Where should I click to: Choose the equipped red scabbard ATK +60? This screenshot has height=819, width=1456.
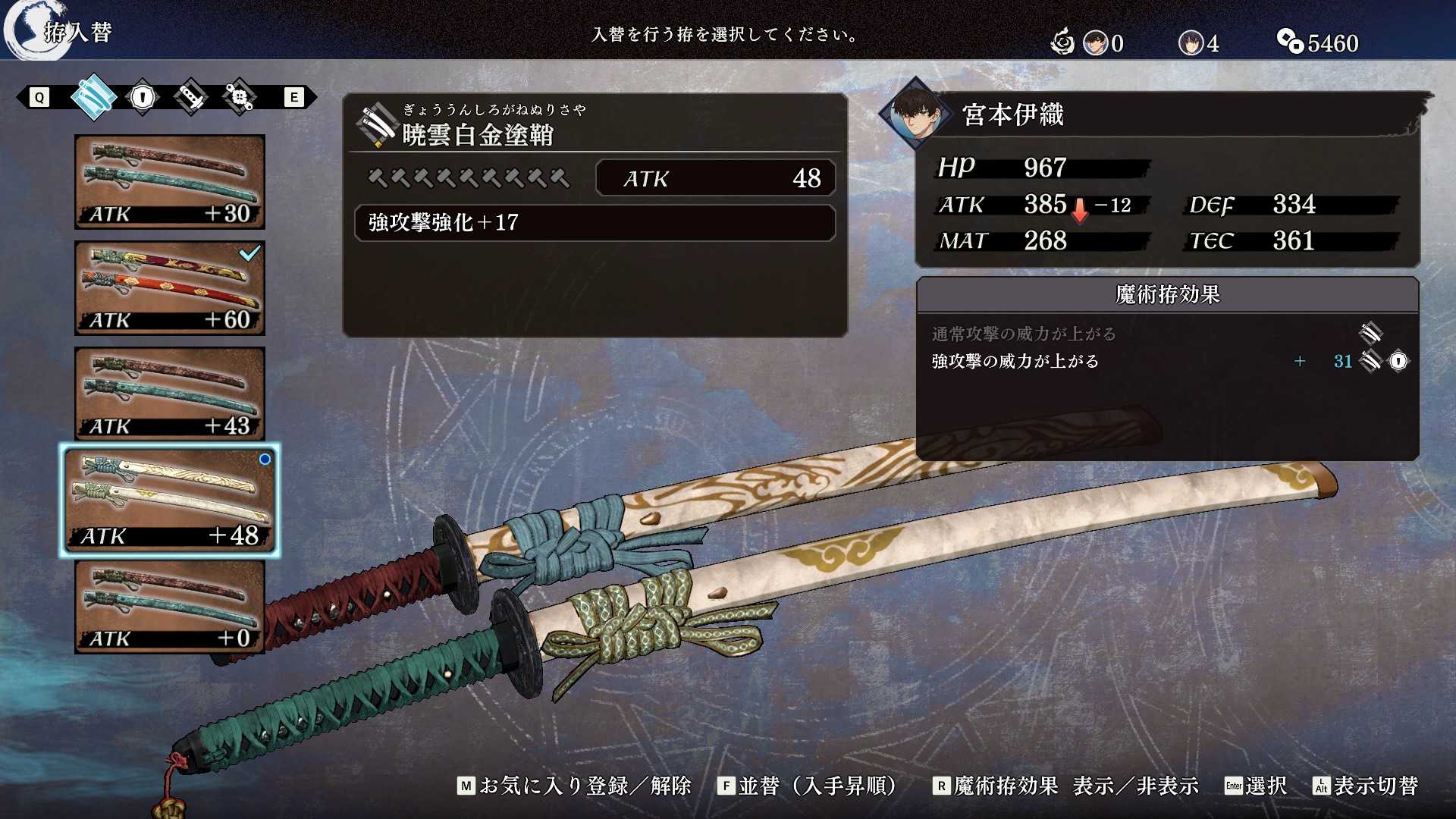click(x=170, y=288)
